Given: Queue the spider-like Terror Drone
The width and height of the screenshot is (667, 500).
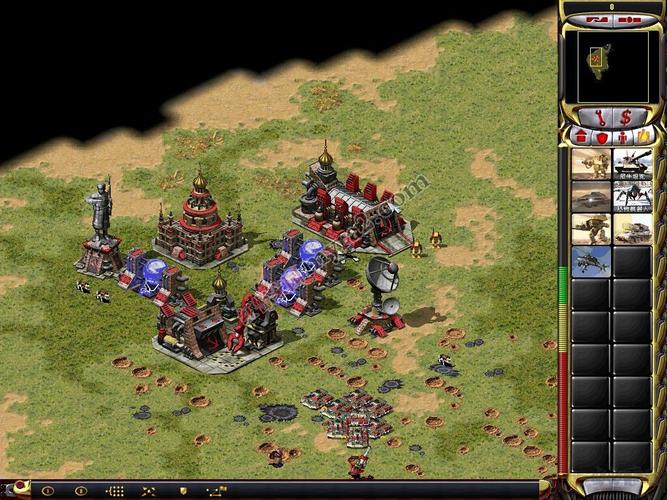Looking at the screenshot, I should click(x=632, y=196).
